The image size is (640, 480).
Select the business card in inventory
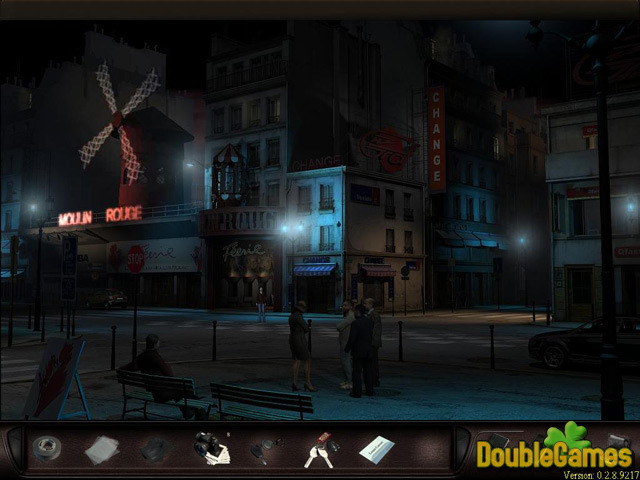coord(376,449)
